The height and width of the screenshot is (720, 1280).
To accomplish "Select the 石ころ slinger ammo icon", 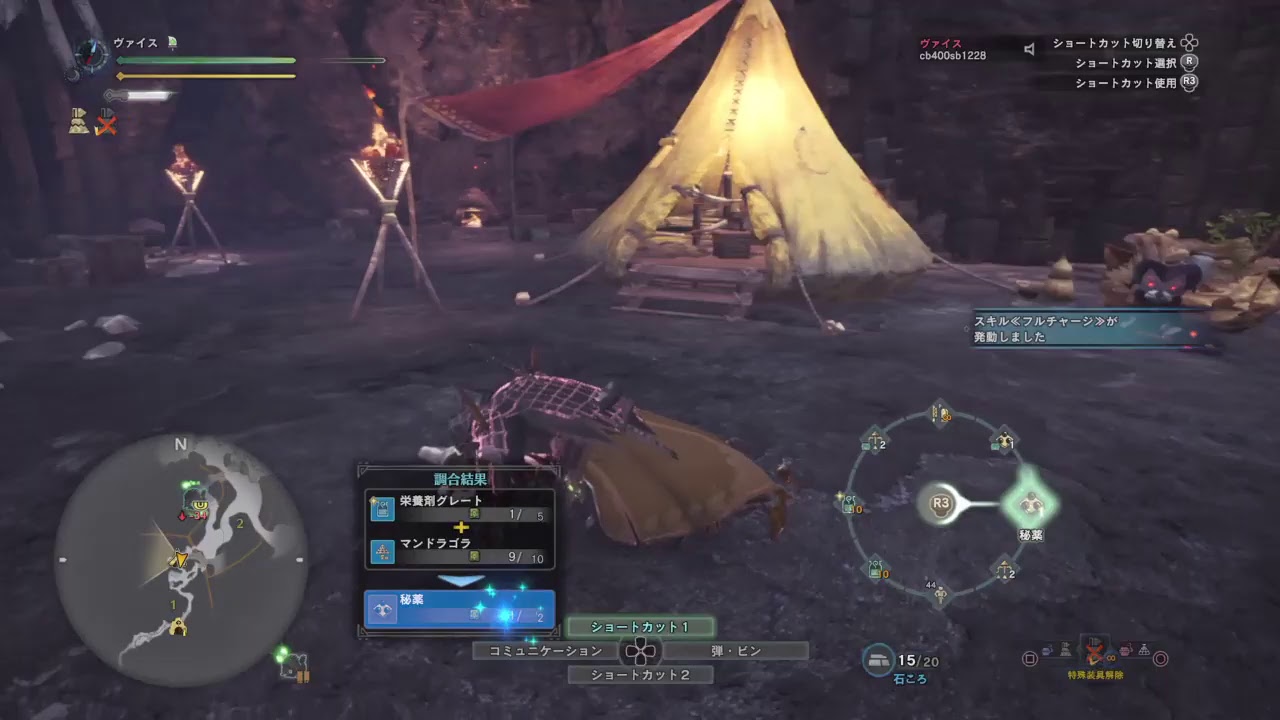I will click(879, 660).
